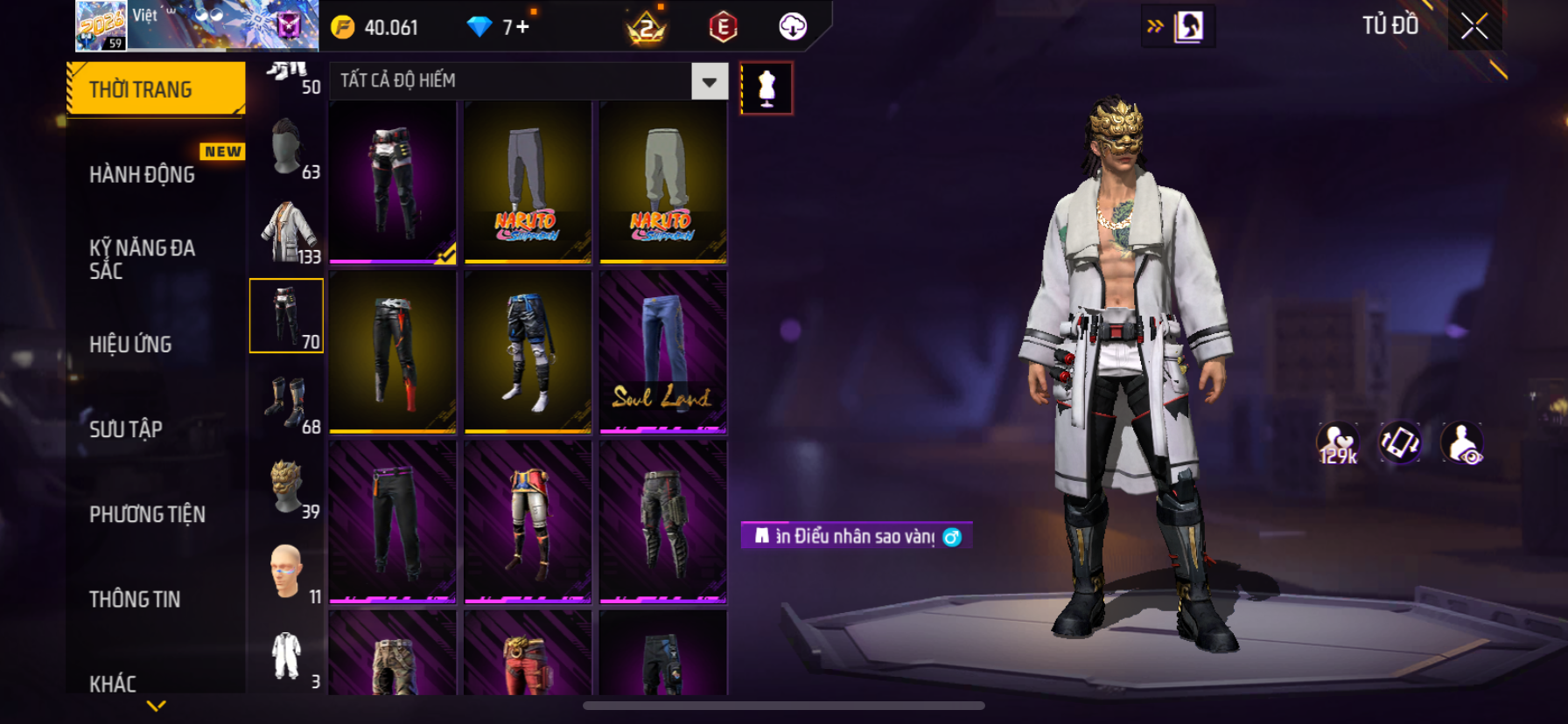Open the cloud download icon
This screenshot has height=724, width=1568.
click(x=793, y=27)
